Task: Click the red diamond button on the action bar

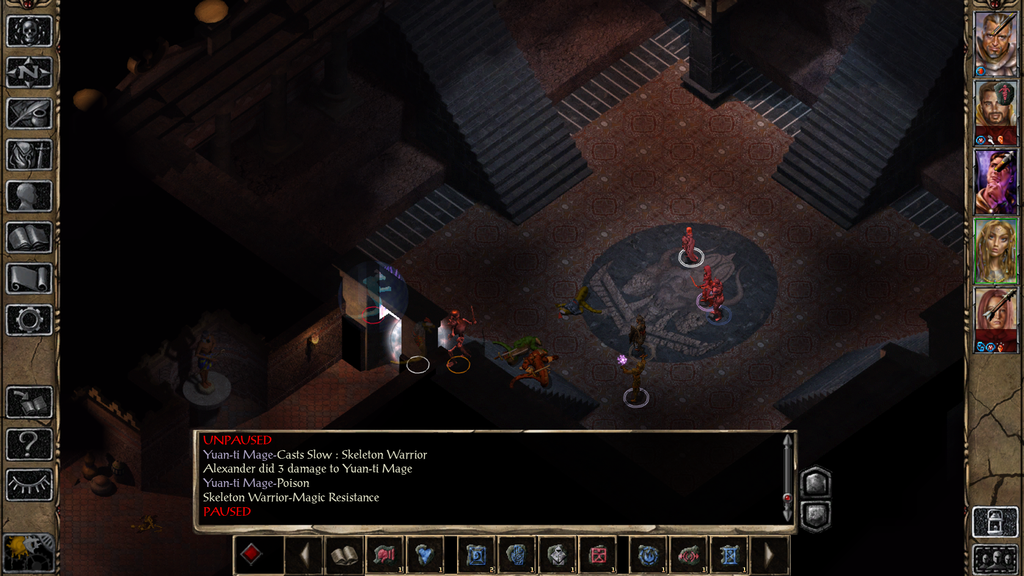Action: point(252,555)
